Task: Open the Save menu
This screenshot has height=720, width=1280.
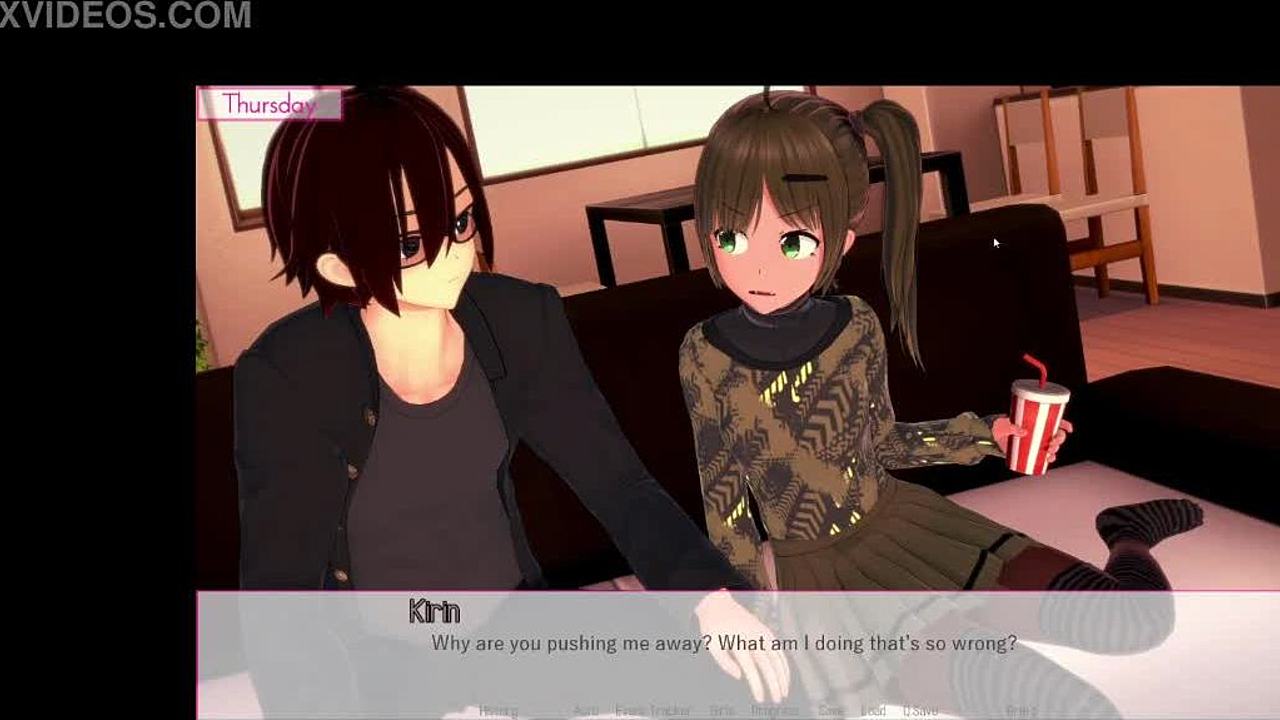Action: click(831, 711)
